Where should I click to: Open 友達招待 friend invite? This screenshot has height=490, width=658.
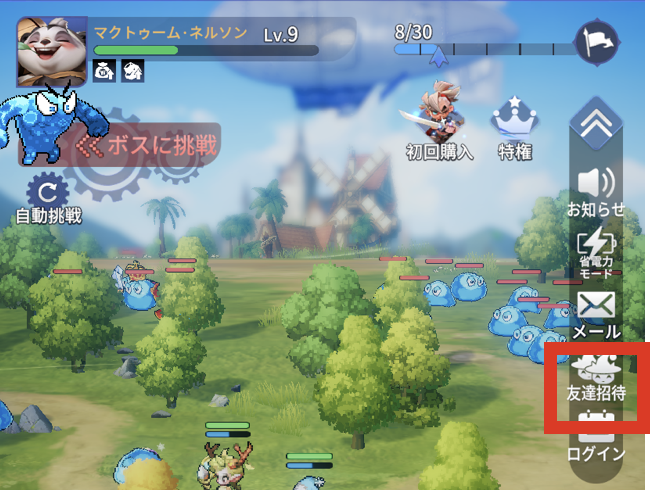click(x=596, y=378)
